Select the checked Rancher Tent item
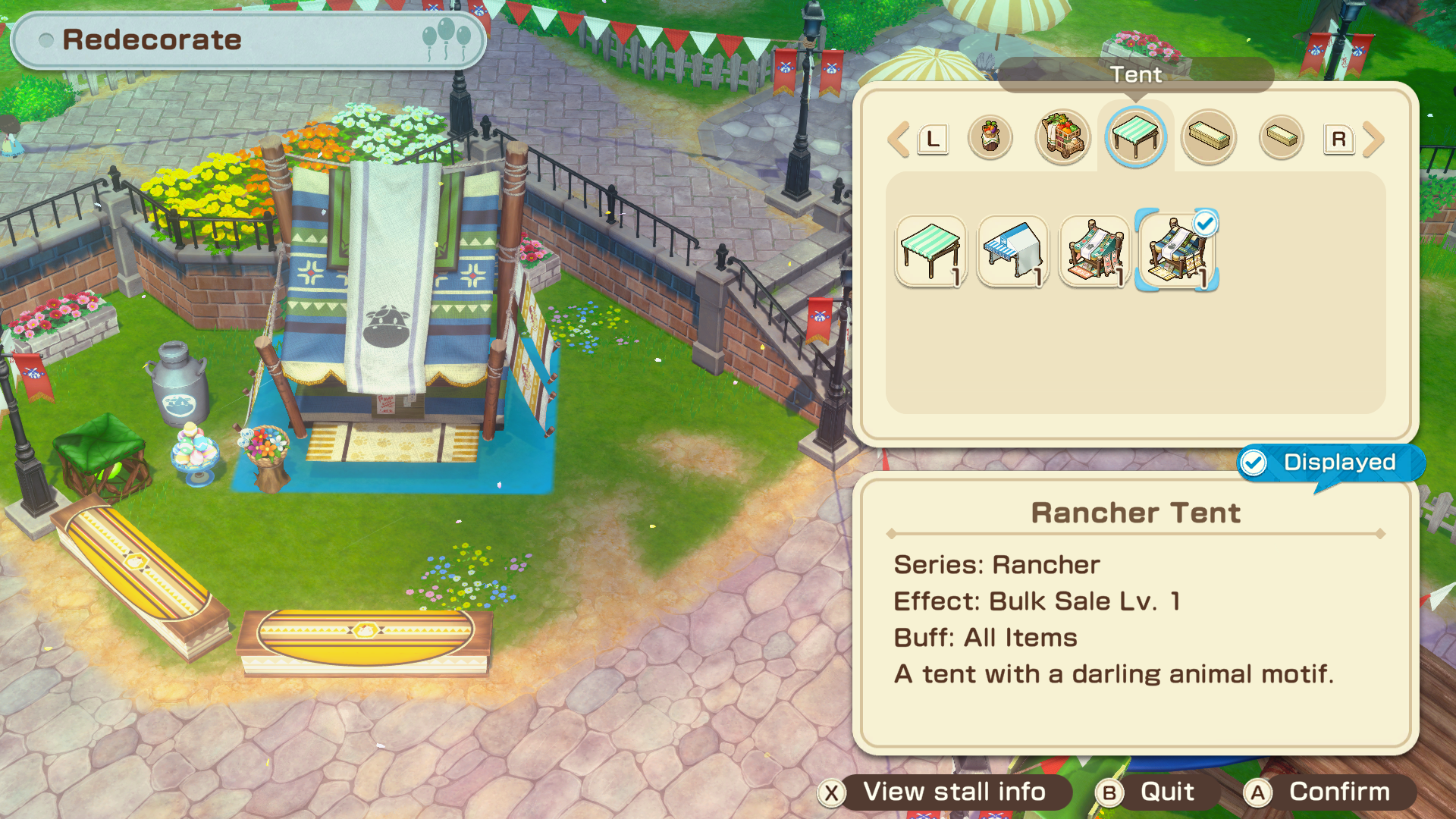Viewport: 1456px width, 819px height. point(1177,251)
